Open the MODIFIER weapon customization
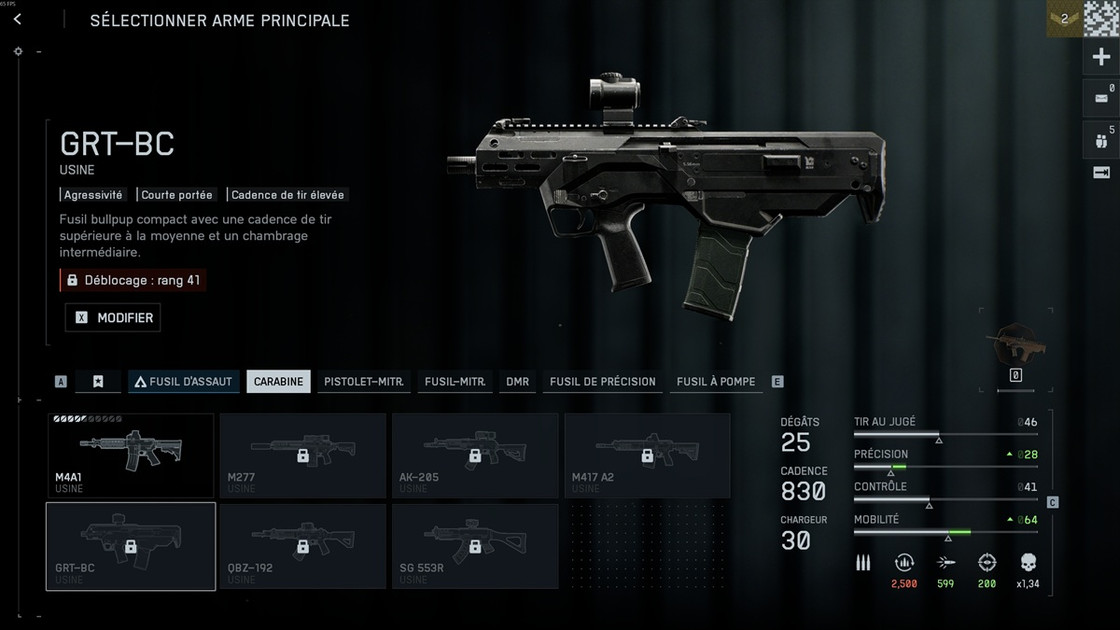The height and width of the screenshot is (630, 1120). pos(112,318)
